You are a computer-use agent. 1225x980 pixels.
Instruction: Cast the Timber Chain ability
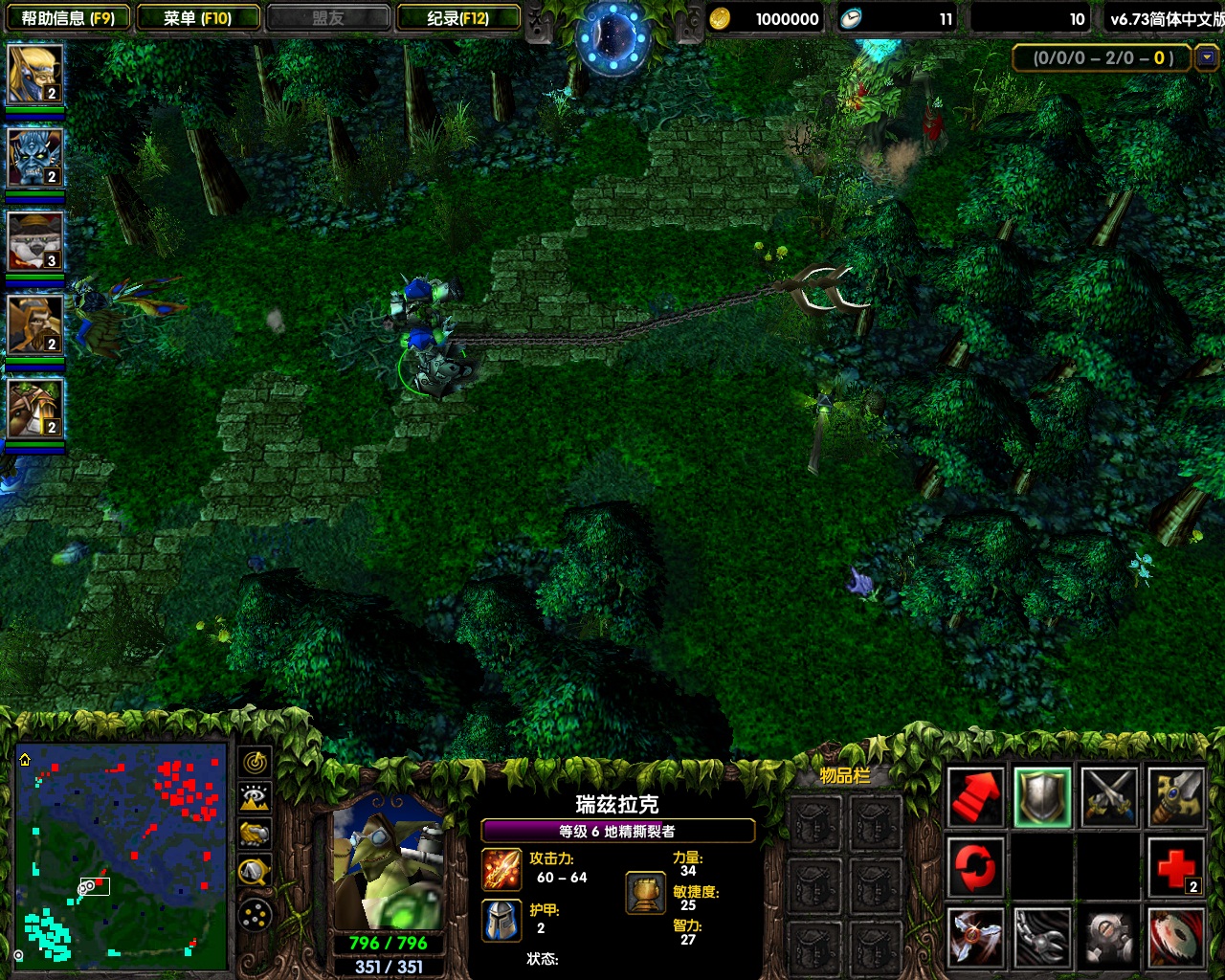(1042, 938)
